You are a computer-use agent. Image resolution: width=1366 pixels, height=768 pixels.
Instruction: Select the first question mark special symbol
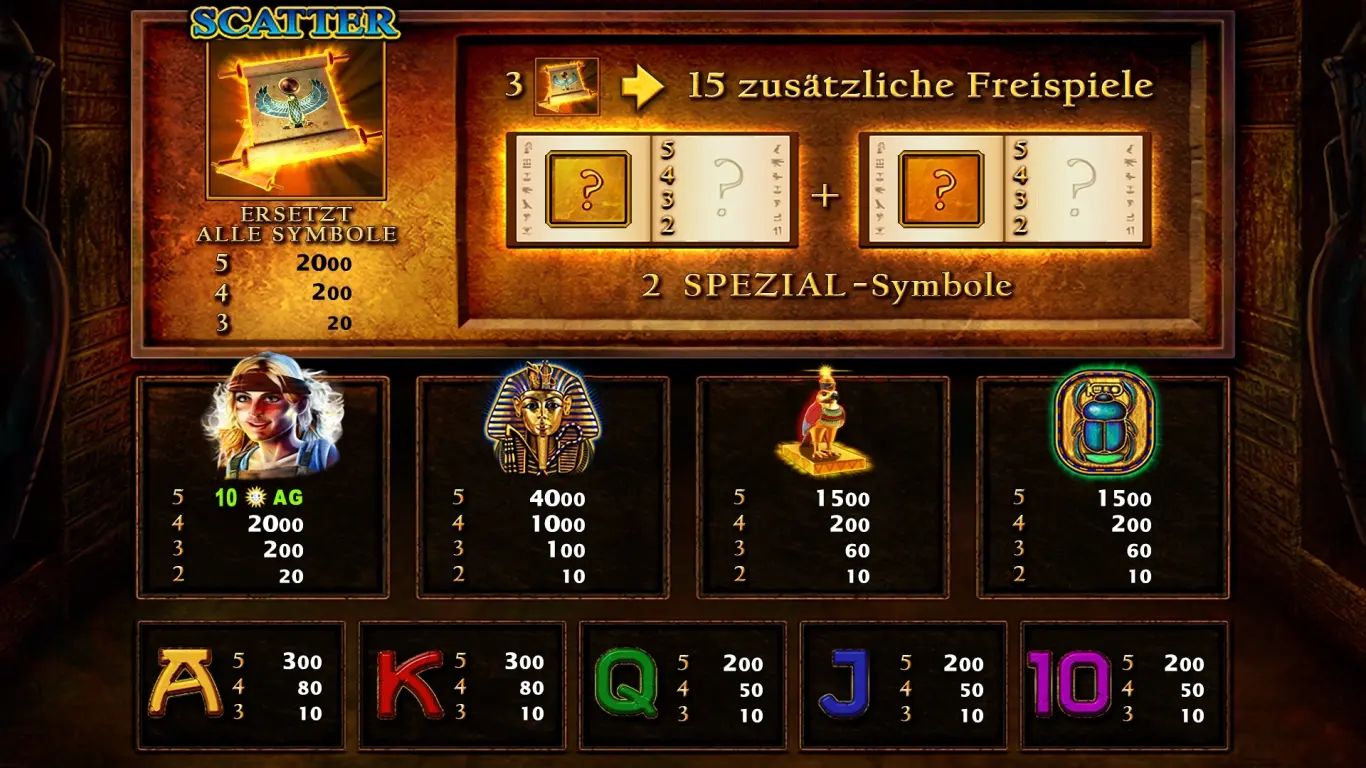[589, 187]
